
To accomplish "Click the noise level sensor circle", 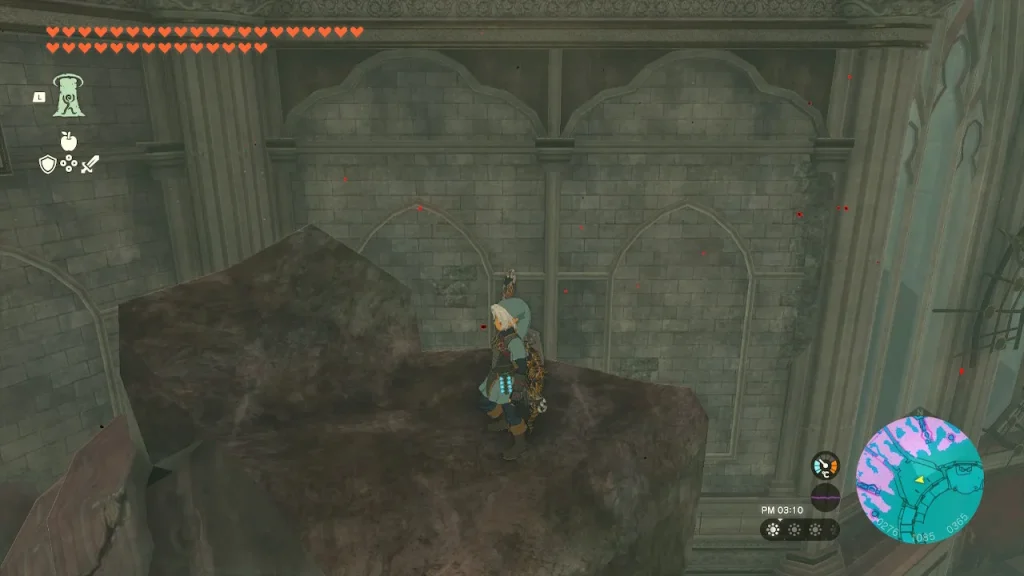I will tap(825, 494).
